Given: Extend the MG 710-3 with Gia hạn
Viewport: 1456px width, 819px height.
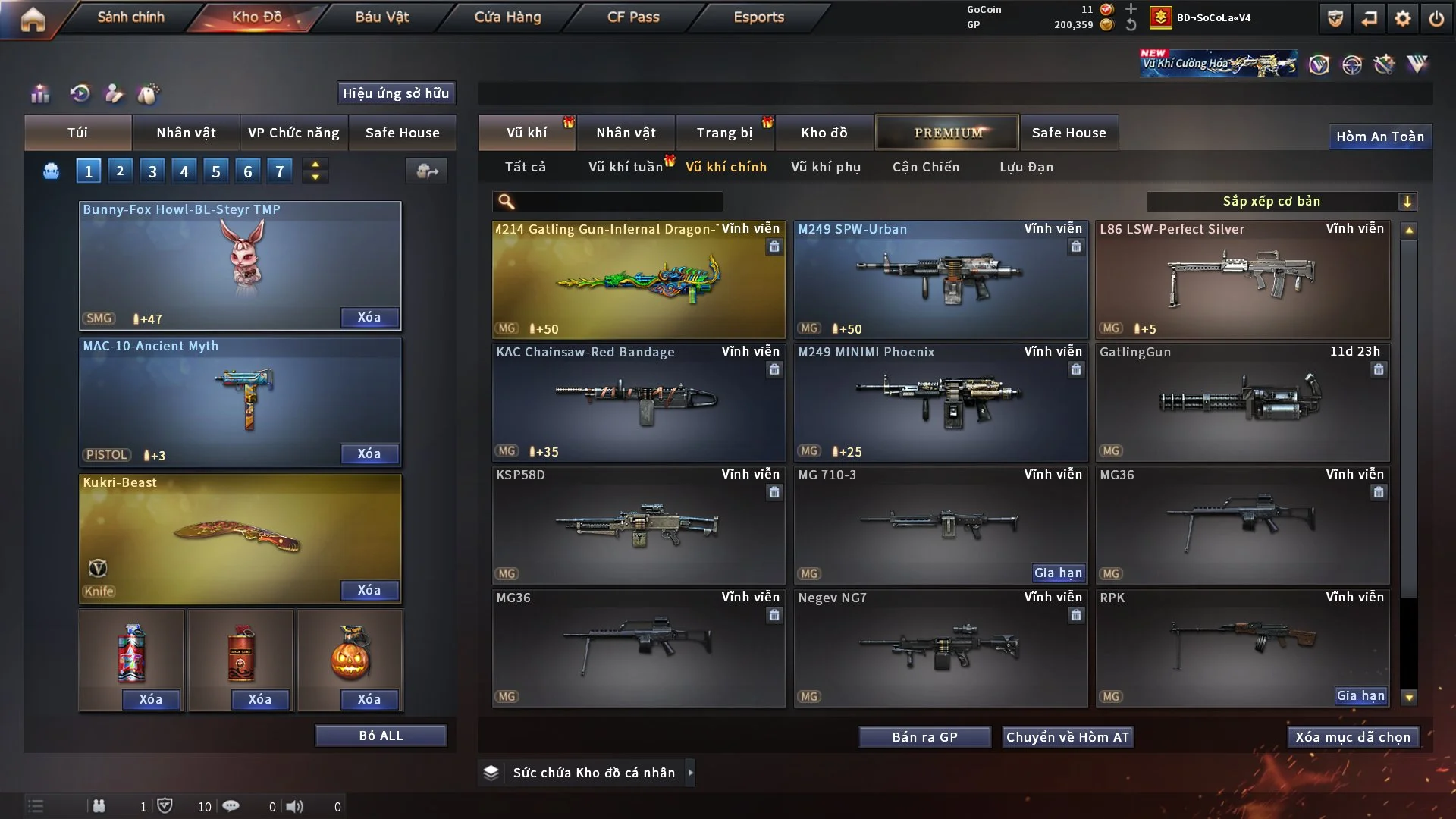Looking at the screenshot, I should coord(1058,573).
